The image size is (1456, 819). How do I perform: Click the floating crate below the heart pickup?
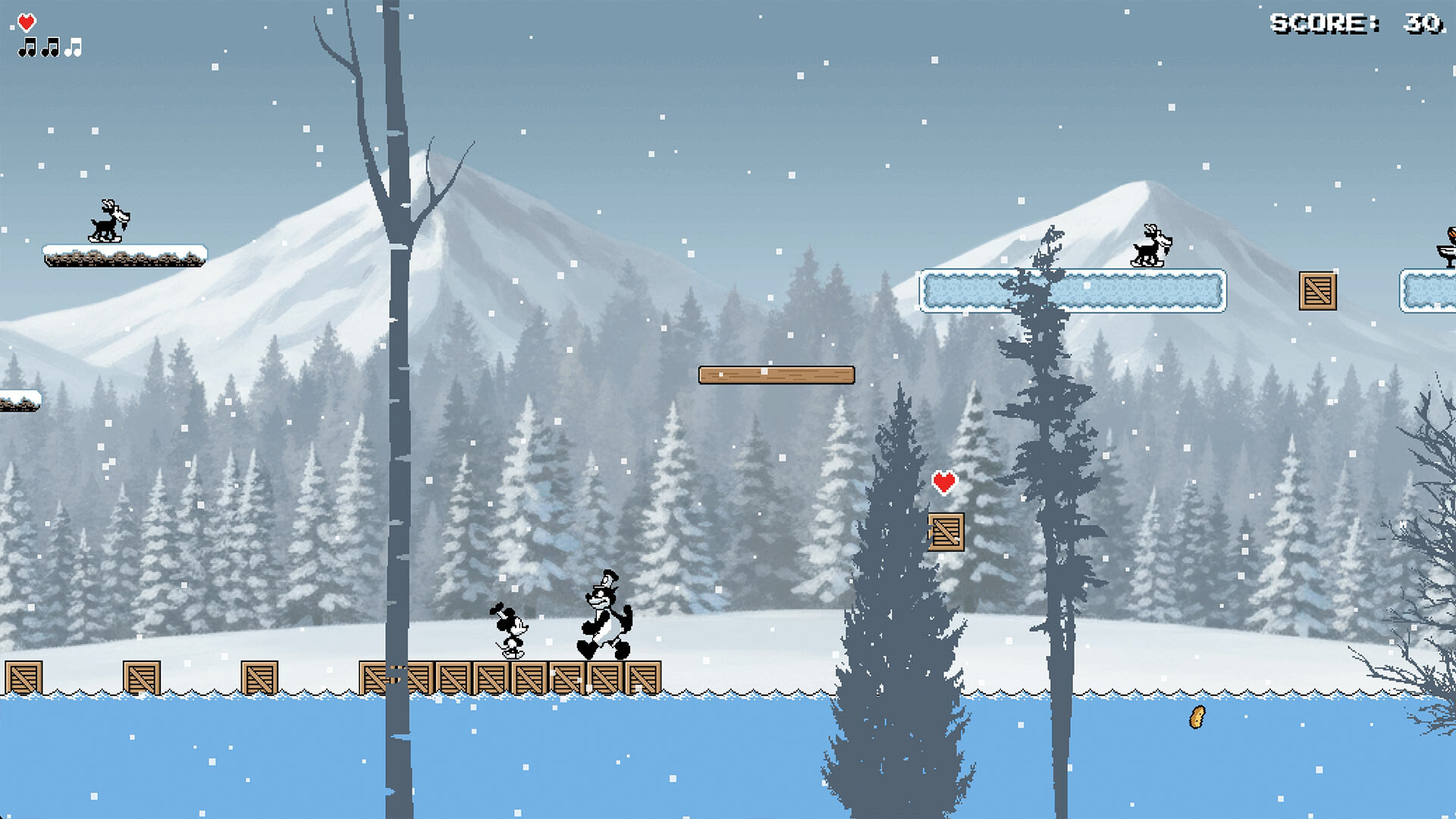(x=945, y=531)
